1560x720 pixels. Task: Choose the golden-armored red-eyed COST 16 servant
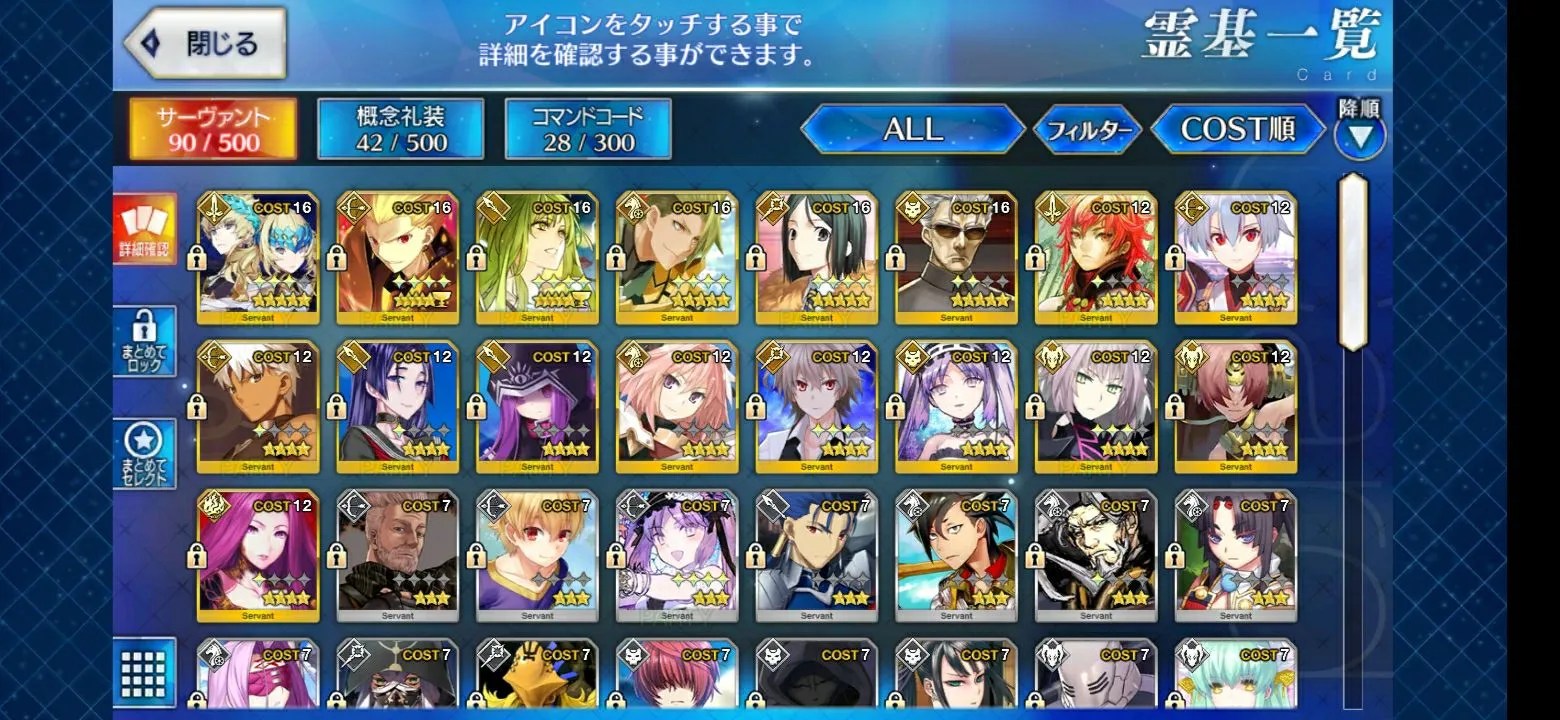[x=397, y=258]
